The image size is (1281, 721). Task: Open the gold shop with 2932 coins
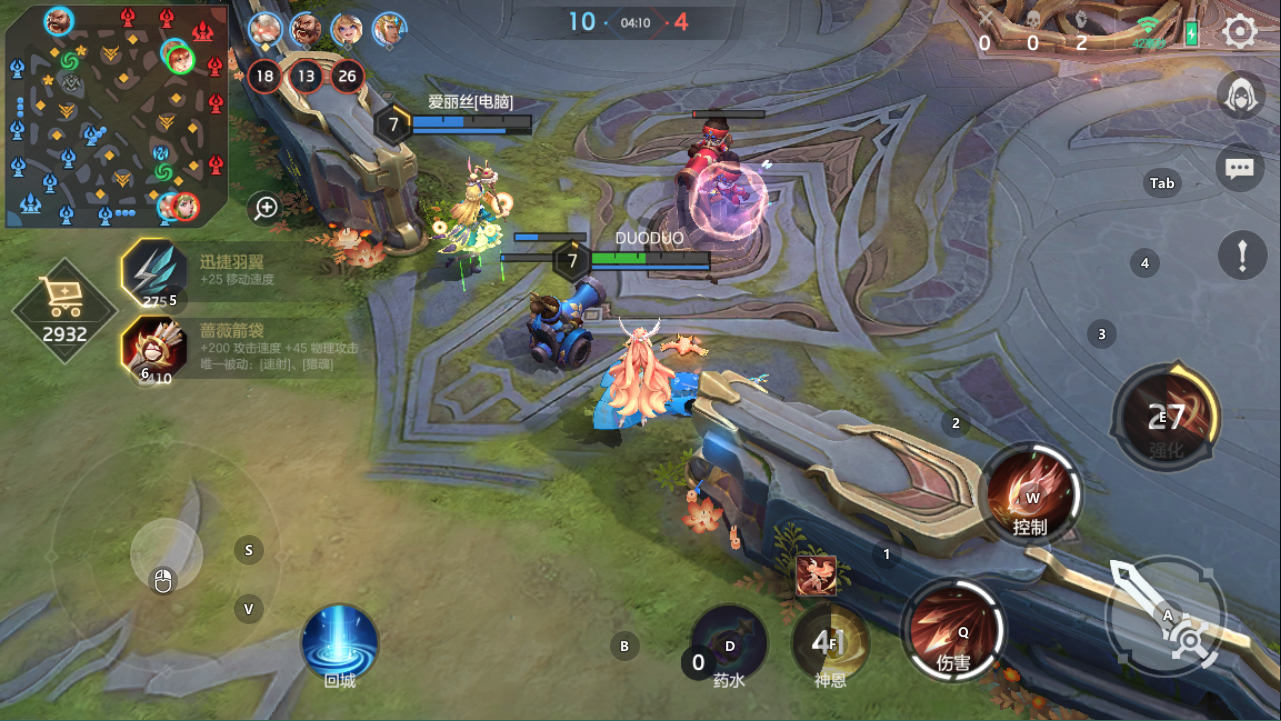click(x=64, y=311)
